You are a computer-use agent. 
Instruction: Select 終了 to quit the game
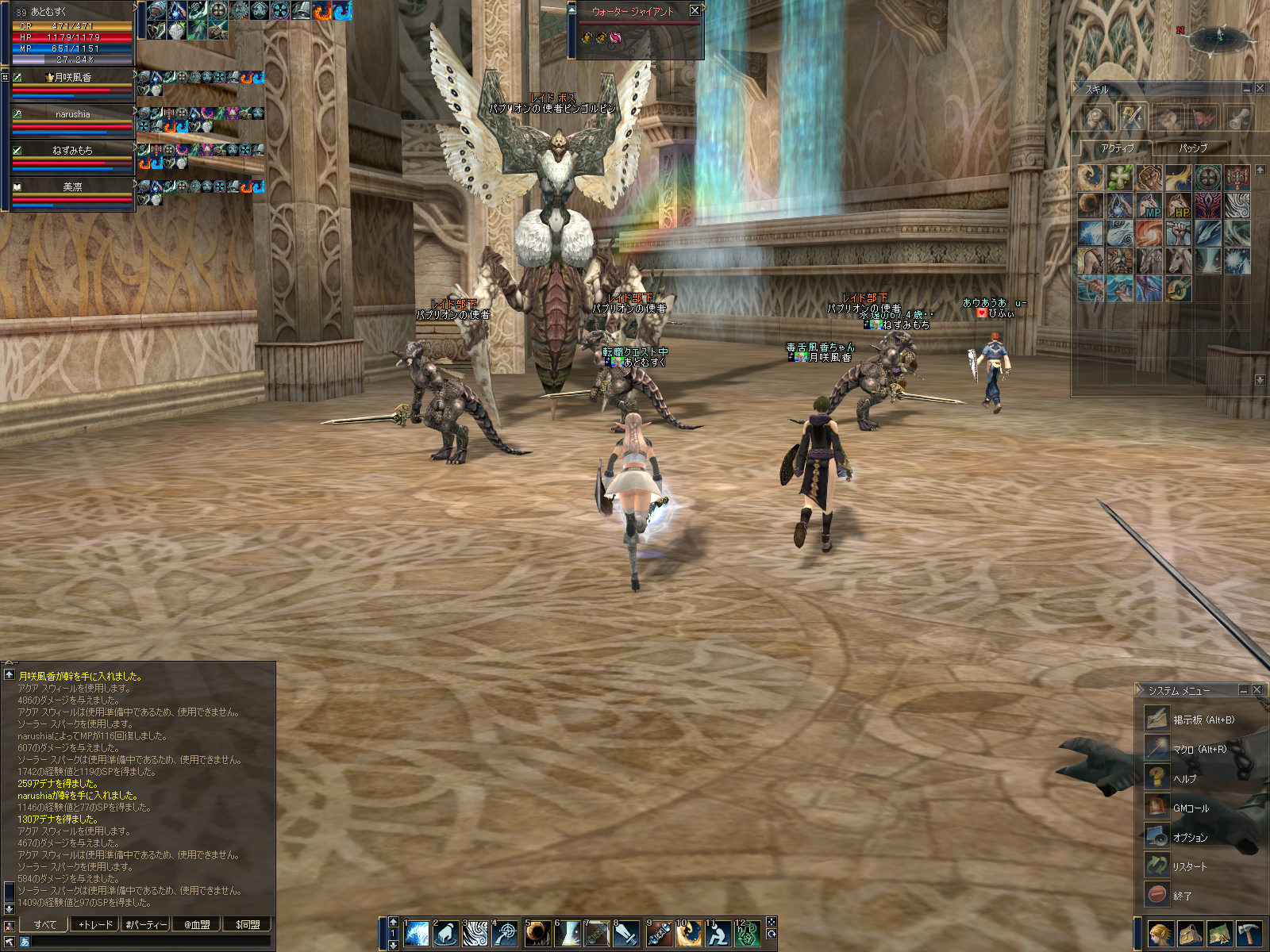[x=1182, y=896]
